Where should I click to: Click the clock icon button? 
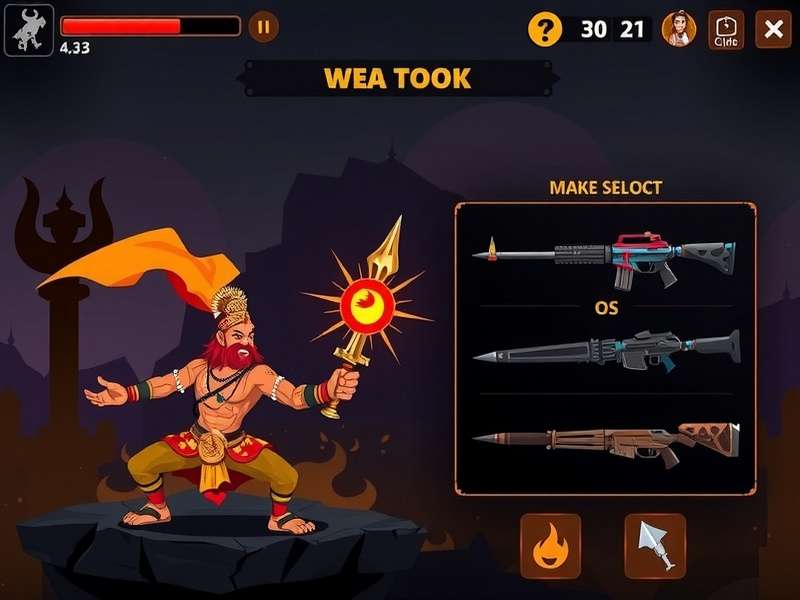pos(726,29)
